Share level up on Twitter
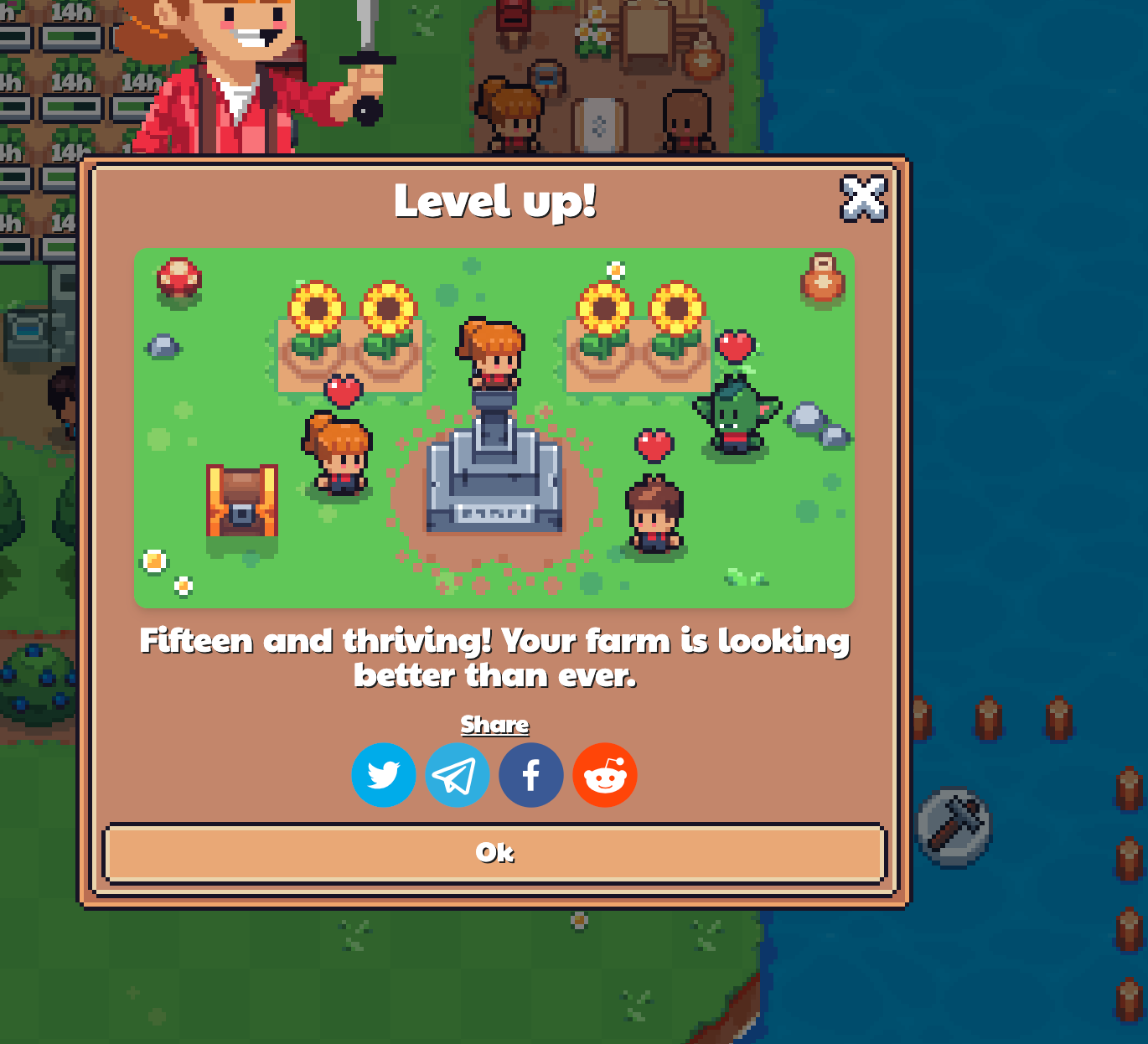1148x1044 pixels. point(384,775)
